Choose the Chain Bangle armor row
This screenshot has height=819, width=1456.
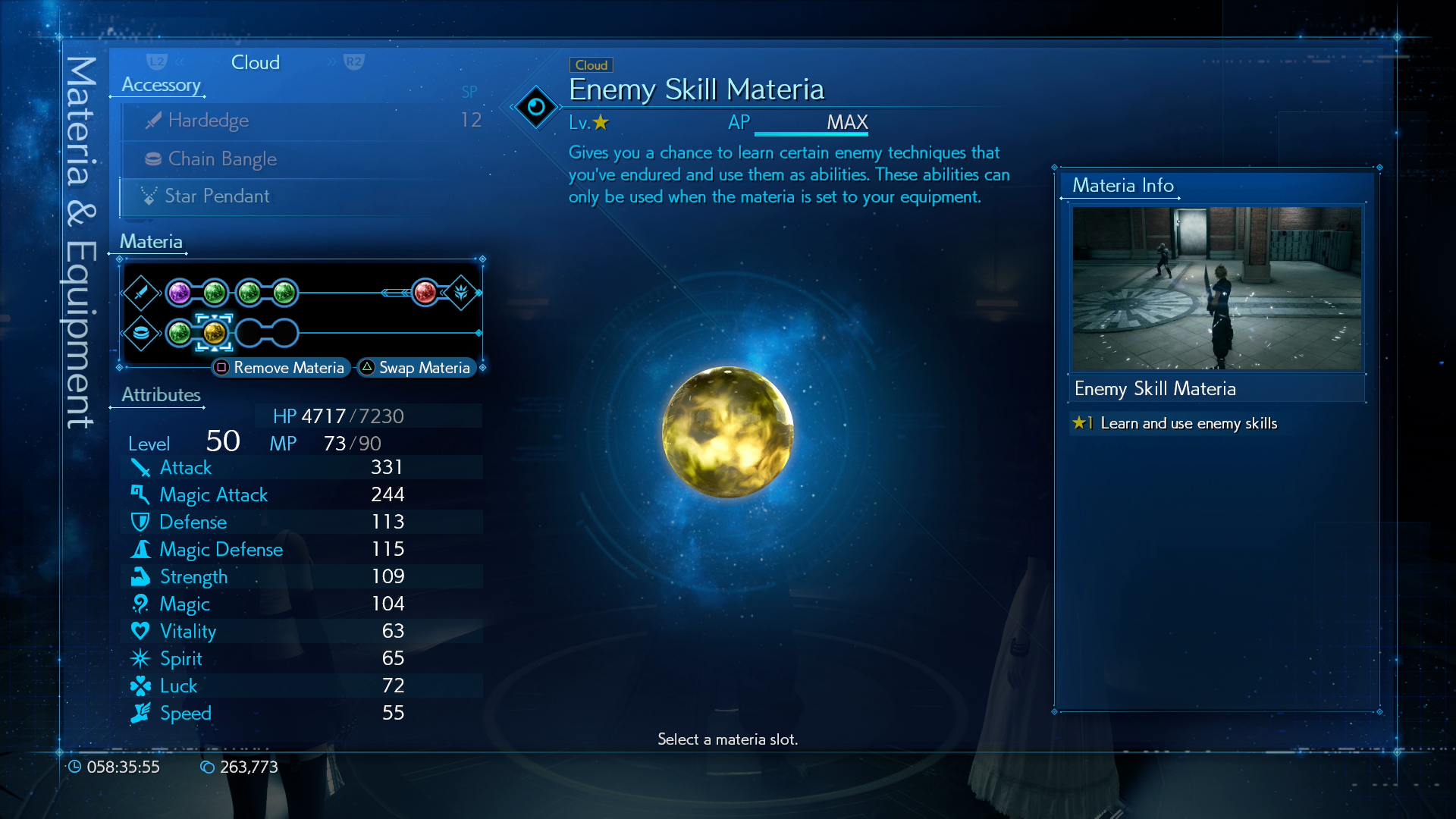302,159
